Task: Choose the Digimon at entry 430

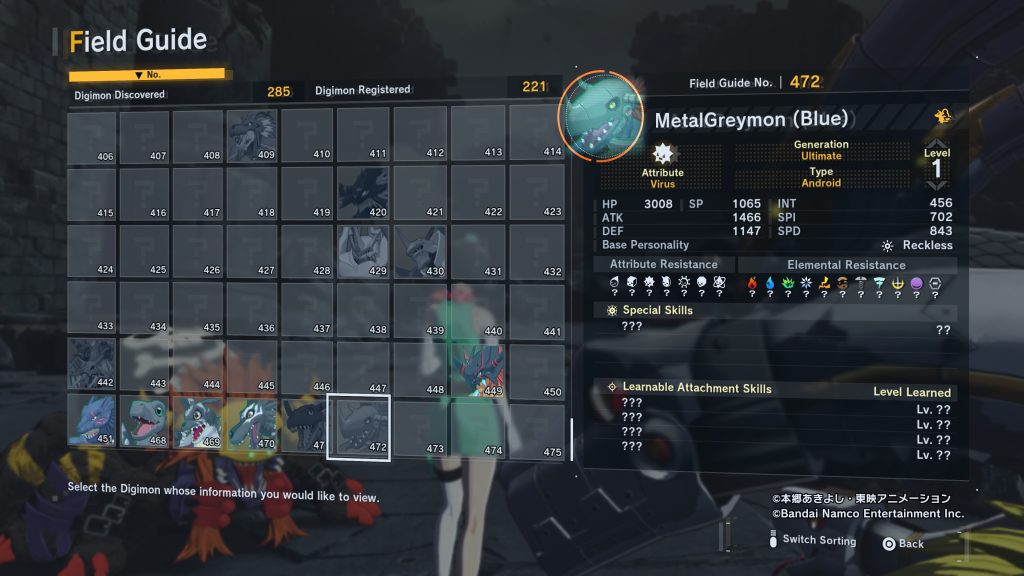Action: 419,250
